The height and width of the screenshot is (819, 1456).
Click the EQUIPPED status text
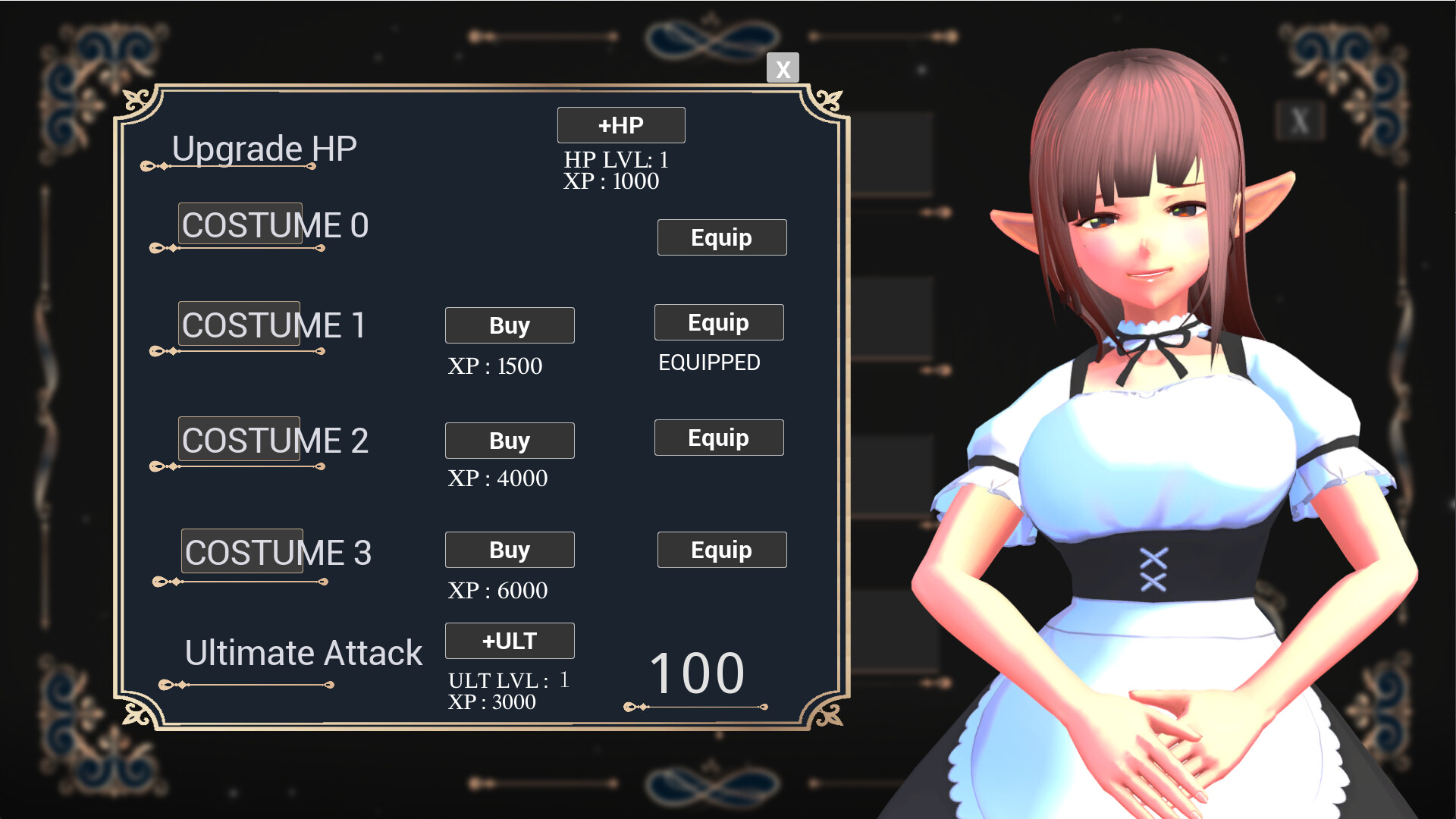[710, 363]
